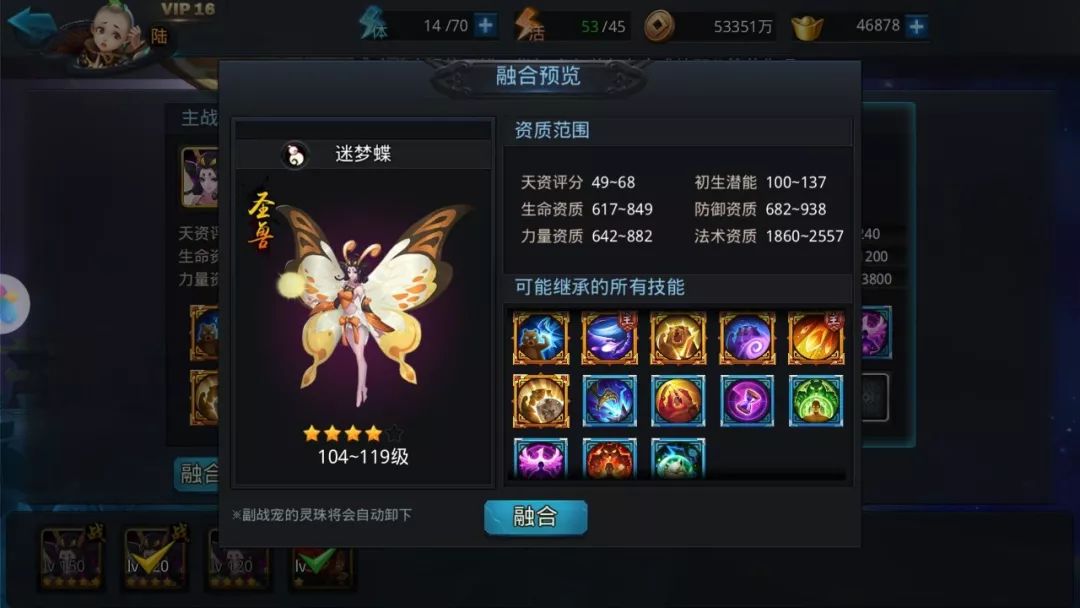Select the bear with blue lightning skill
This screenshot has height=608, width=1080.
(x=541, y=338)
